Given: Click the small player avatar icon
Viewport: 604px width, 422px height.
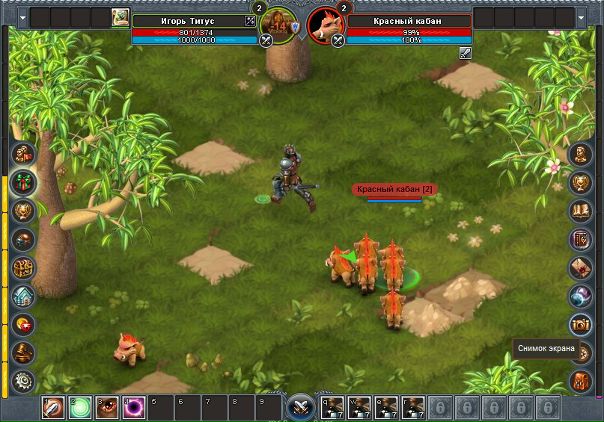Looking at the screenshot, I should click(x=120, y=16).
